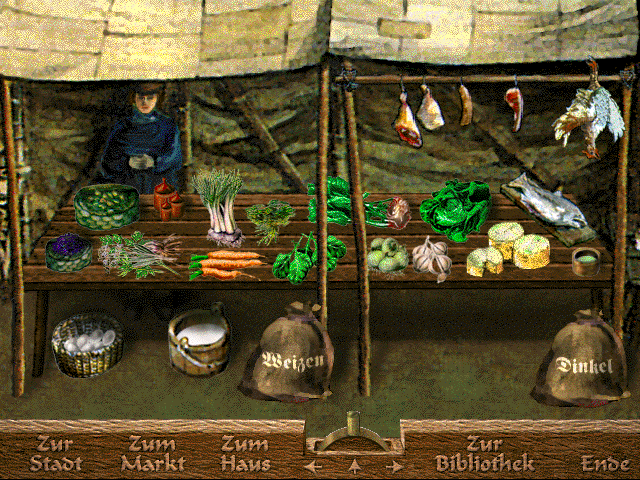
Task: Open the library with Zur Bibliothek
Action: [484, 454]
